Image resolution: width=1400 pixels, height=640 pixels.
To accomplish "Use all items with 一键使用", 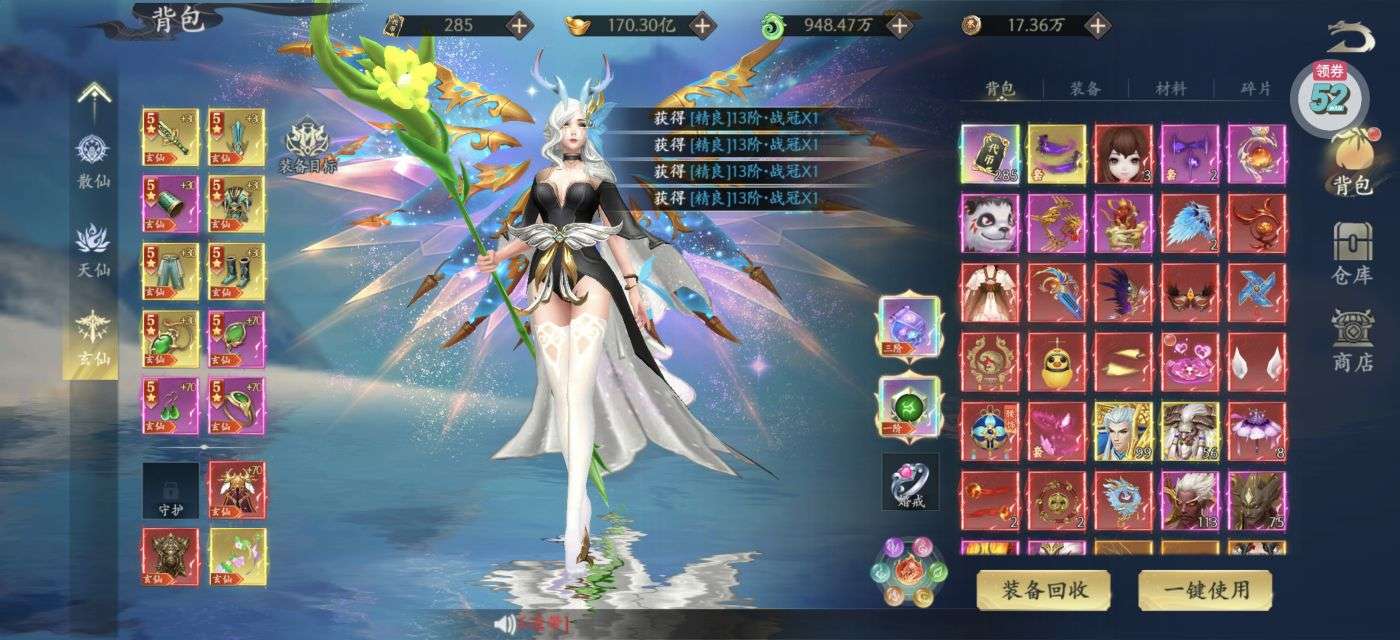I will pos(1205,589).
